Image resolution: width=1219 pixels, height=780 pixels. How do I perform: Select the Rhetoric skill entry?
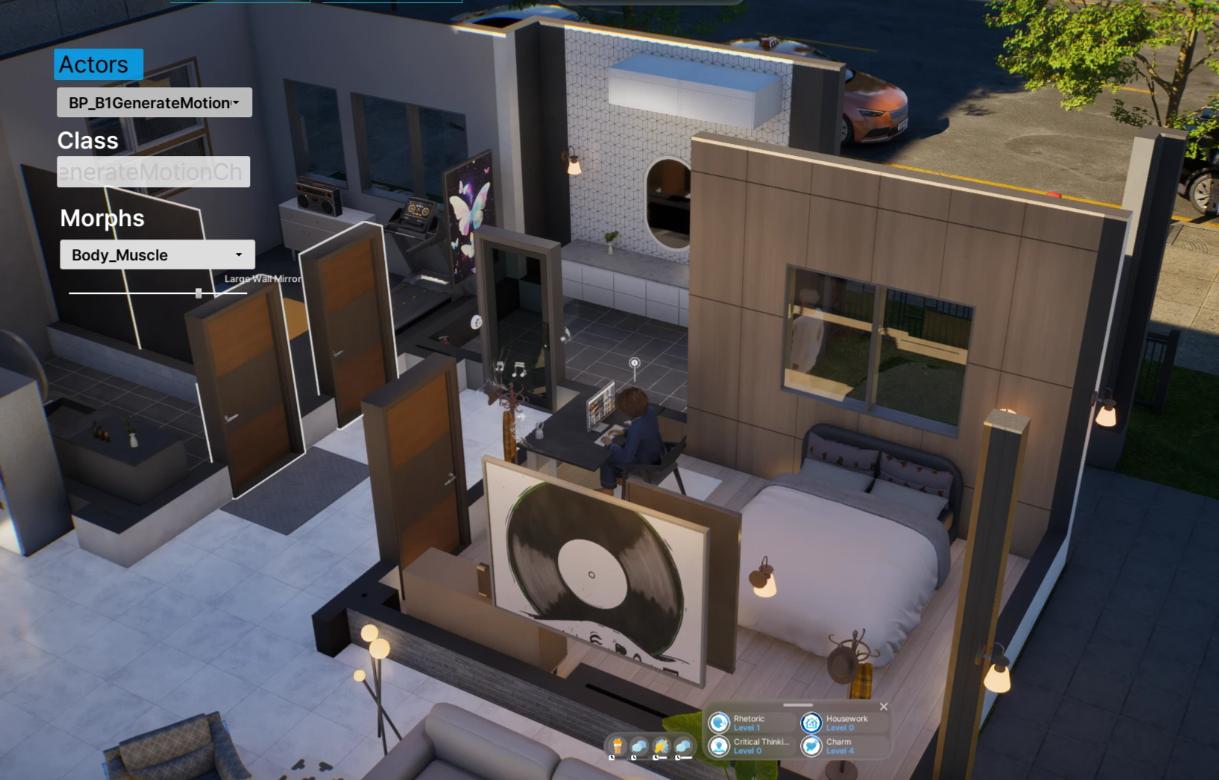click(x=748, y=722)
